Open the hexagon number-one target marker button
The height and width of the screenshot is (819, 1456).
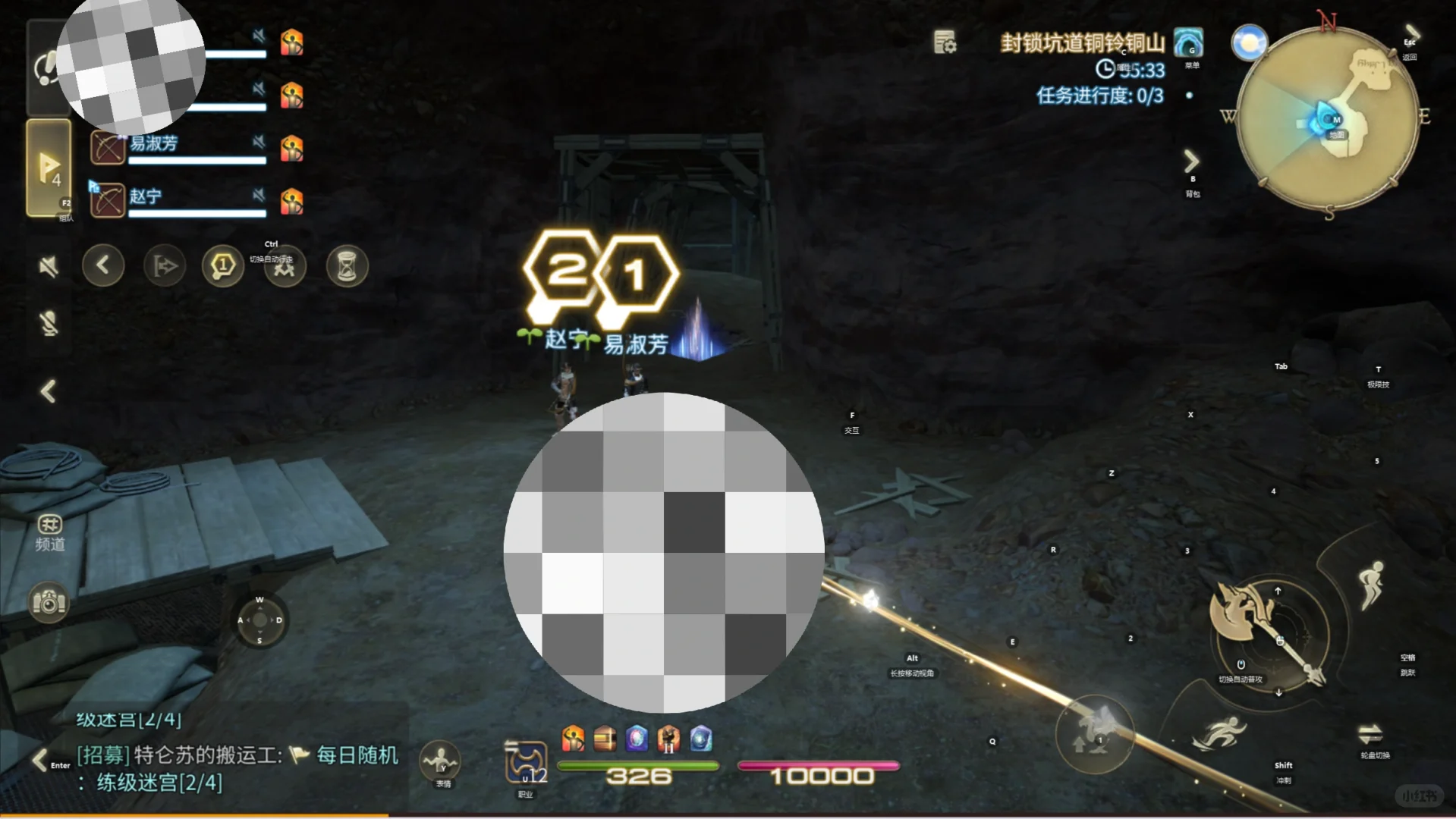click(x=222, y=266)
